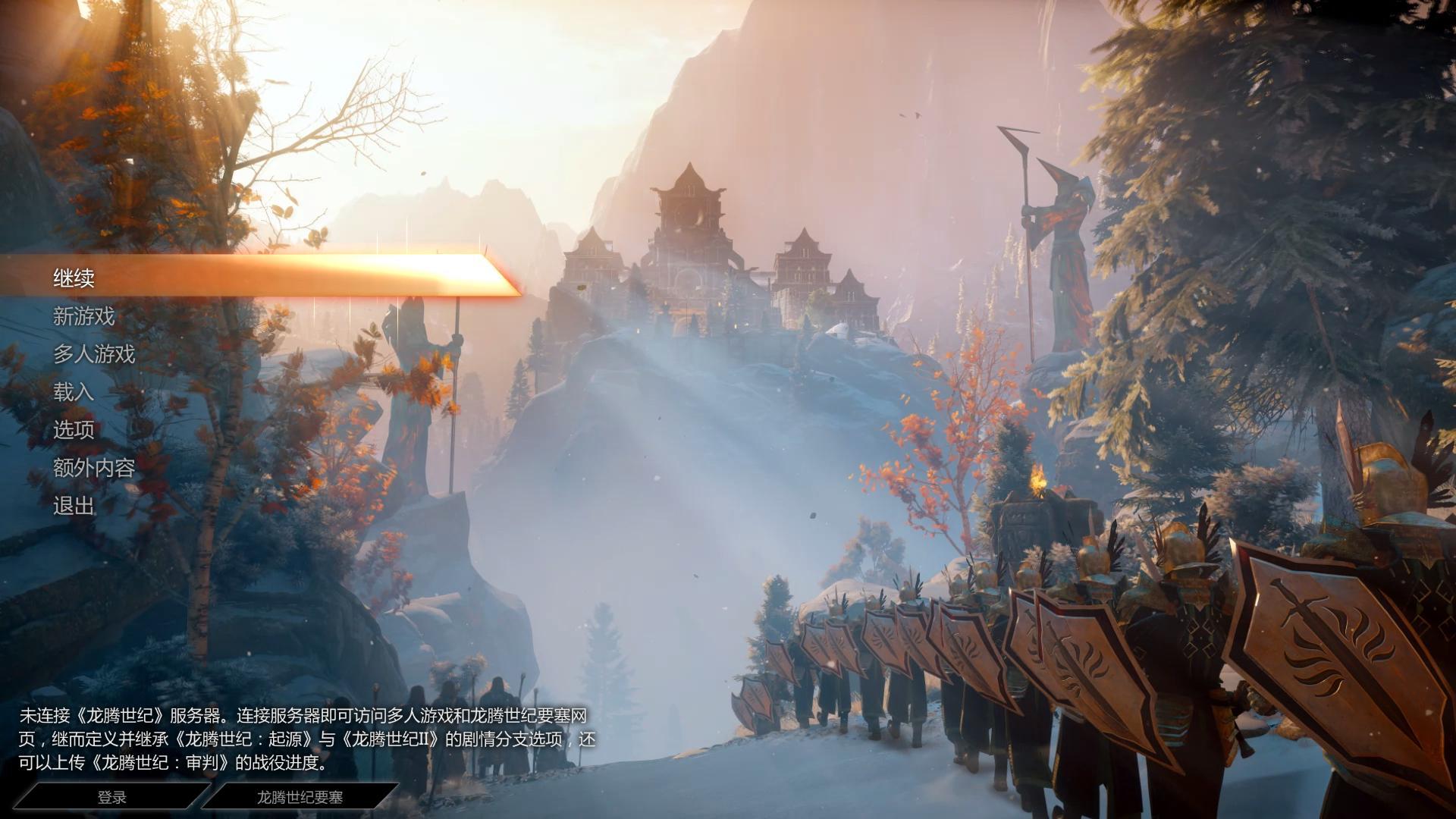Open the 选项 options menu
Screen dimensions: 1456x819
point(74,430)
